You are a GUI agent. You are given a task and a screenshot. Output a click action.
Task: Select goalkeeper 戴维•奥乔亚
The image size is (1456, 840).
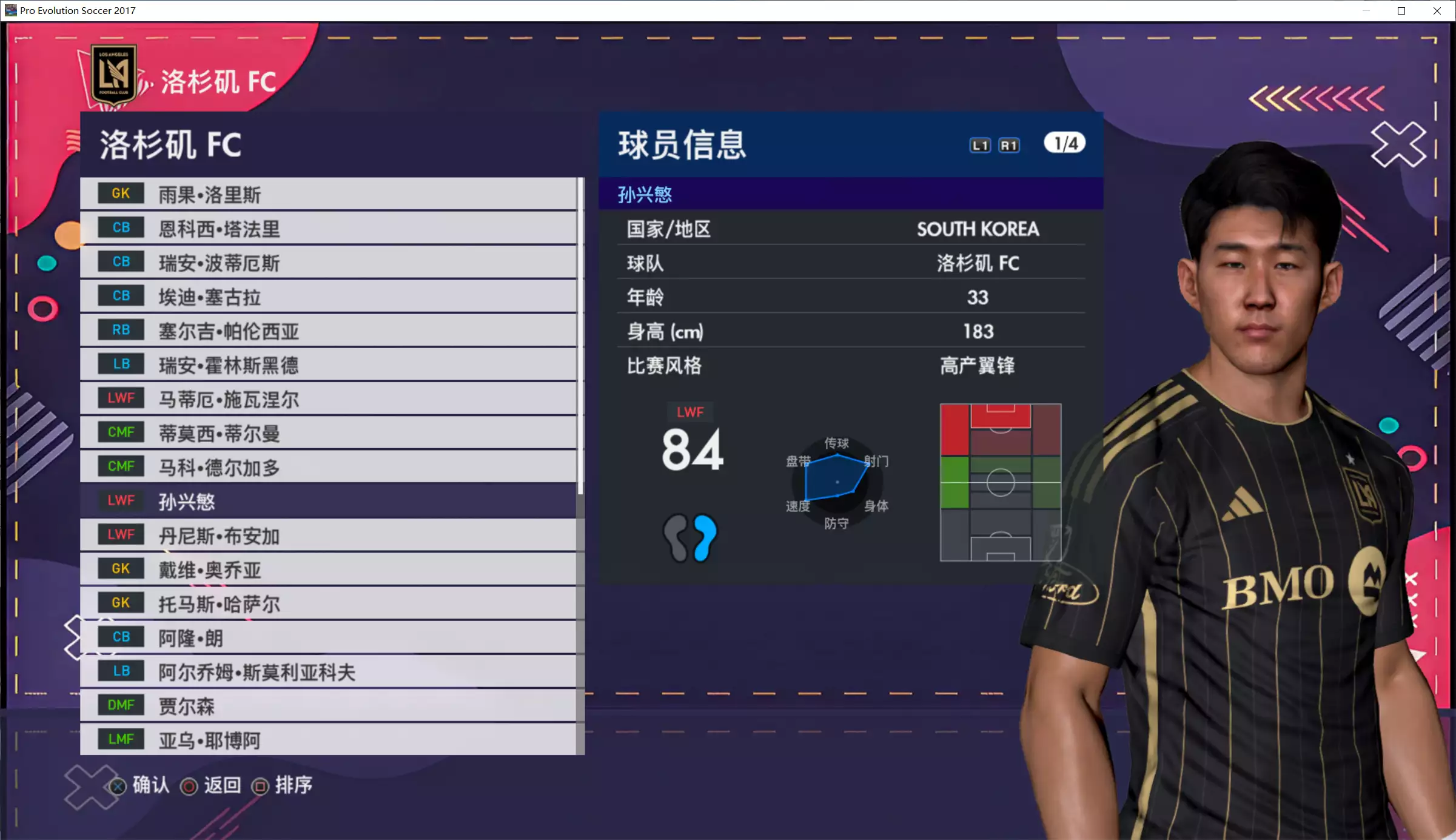click(327, 569)
